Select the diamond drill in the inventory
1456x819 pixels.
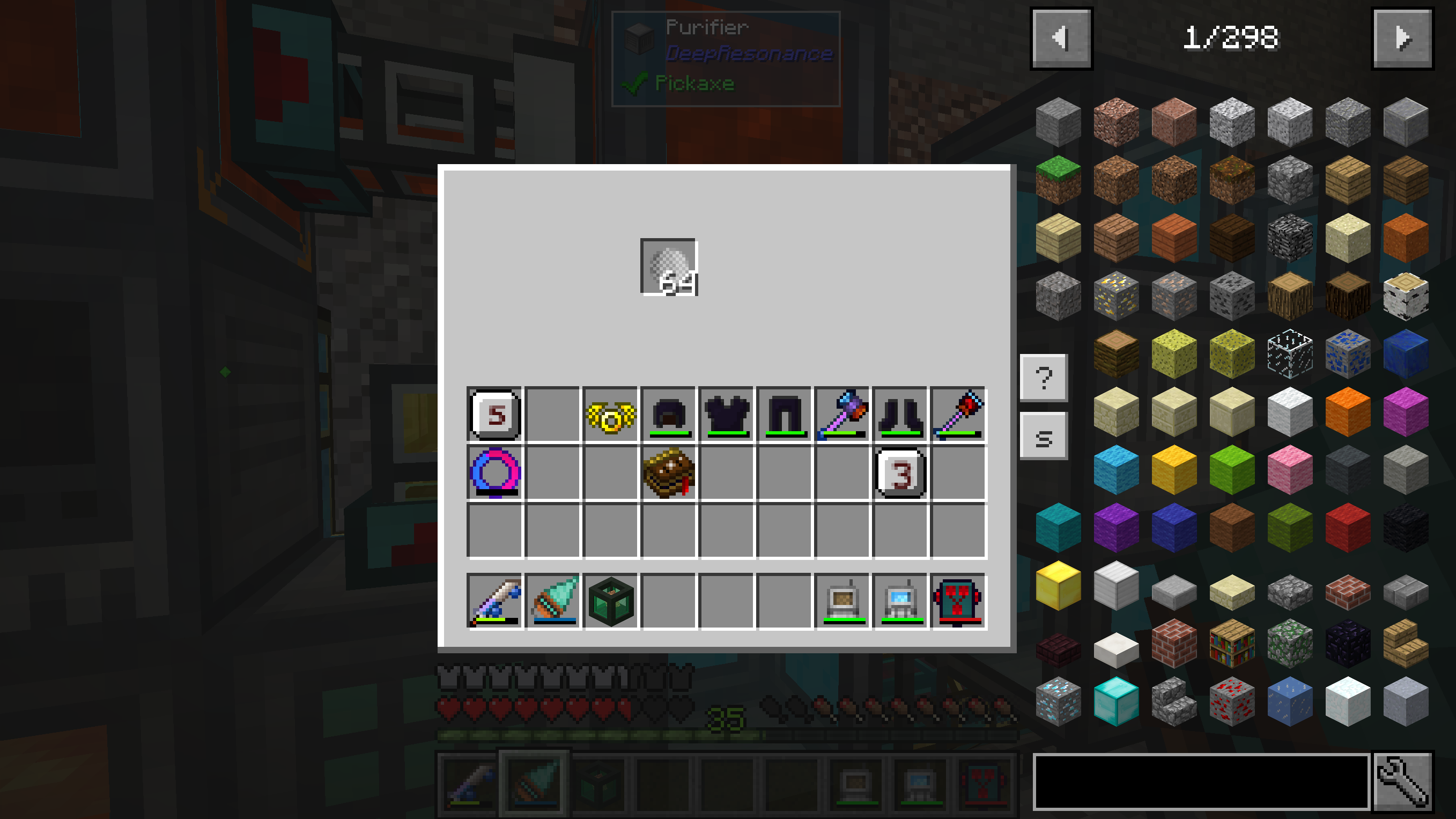[x=553, y=601]
